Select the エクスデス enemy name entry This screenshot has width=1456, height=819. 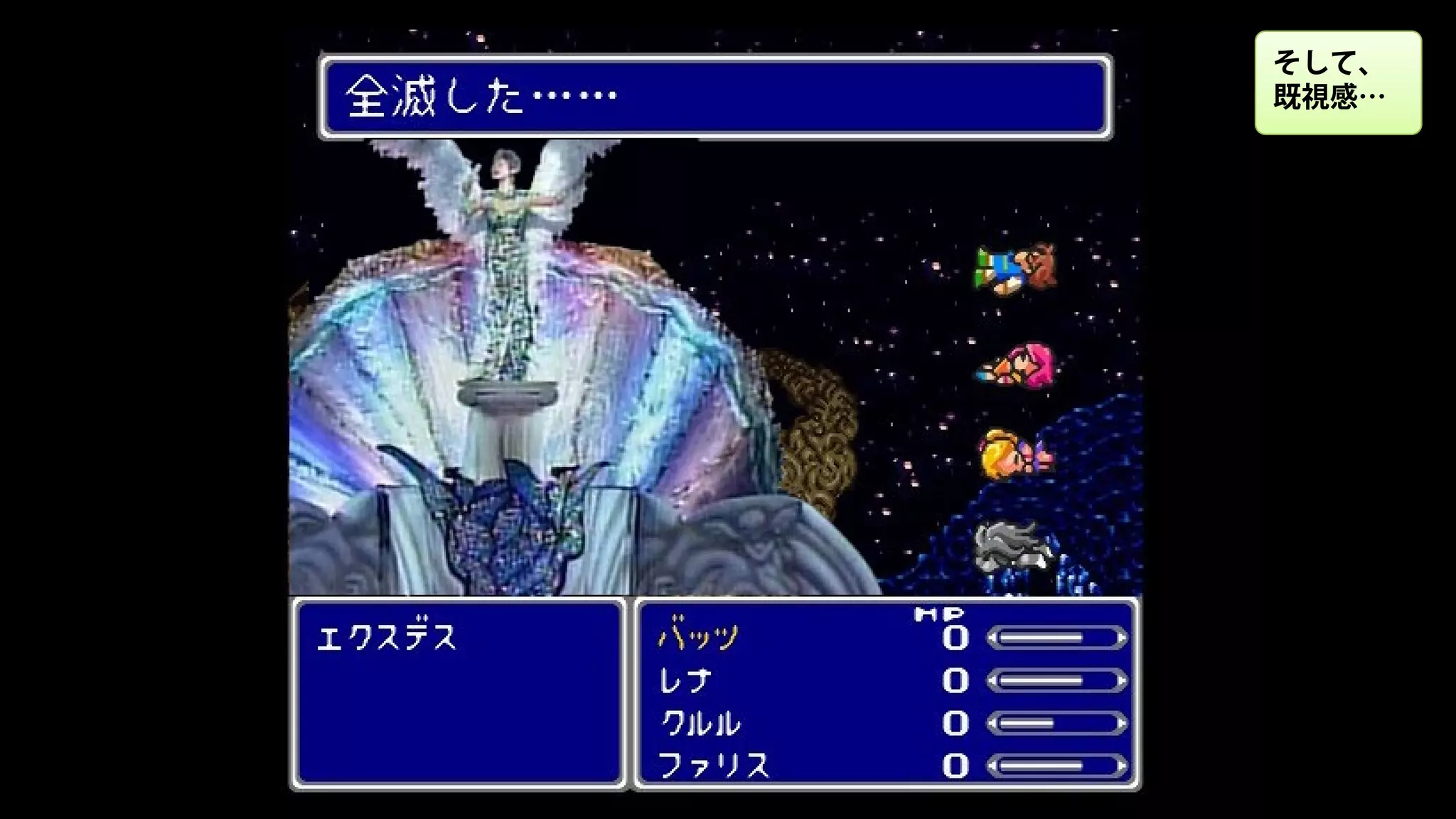pyautogui.click(x=386, y=638)
